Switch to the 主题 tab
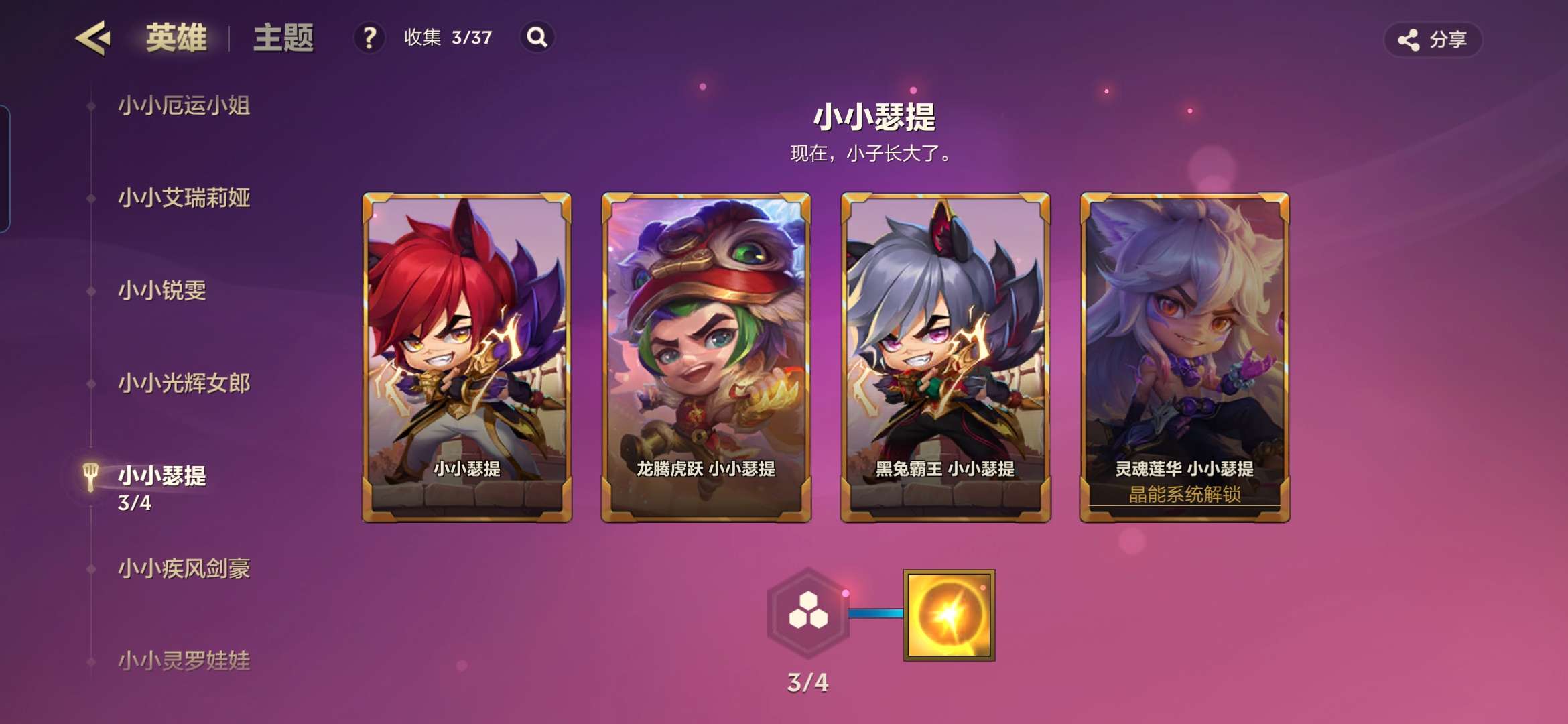1568x724 pixels. 283,38
